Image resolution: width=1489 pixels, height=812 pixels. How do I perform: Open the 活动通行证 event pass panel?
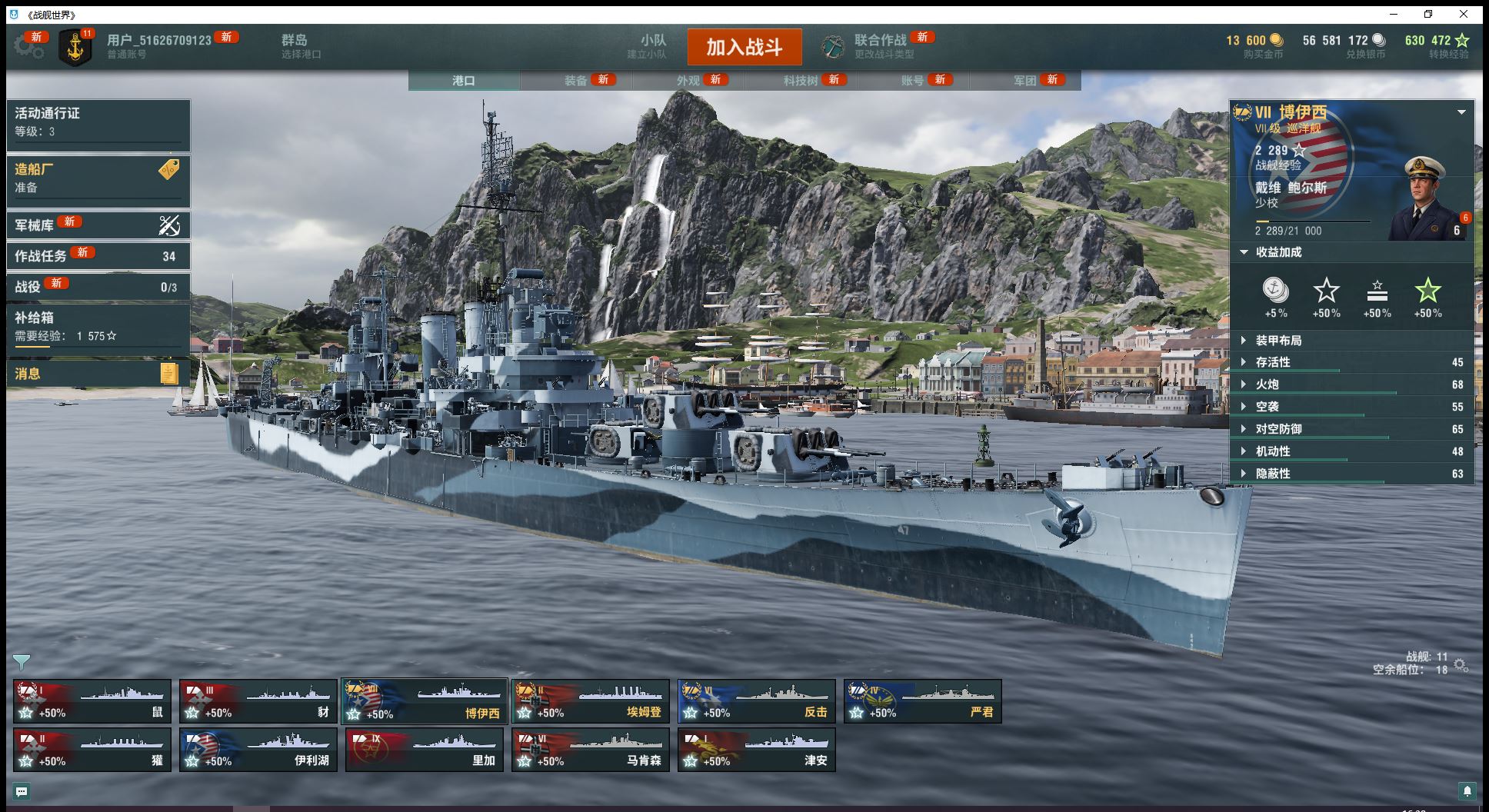pos(98,121)
